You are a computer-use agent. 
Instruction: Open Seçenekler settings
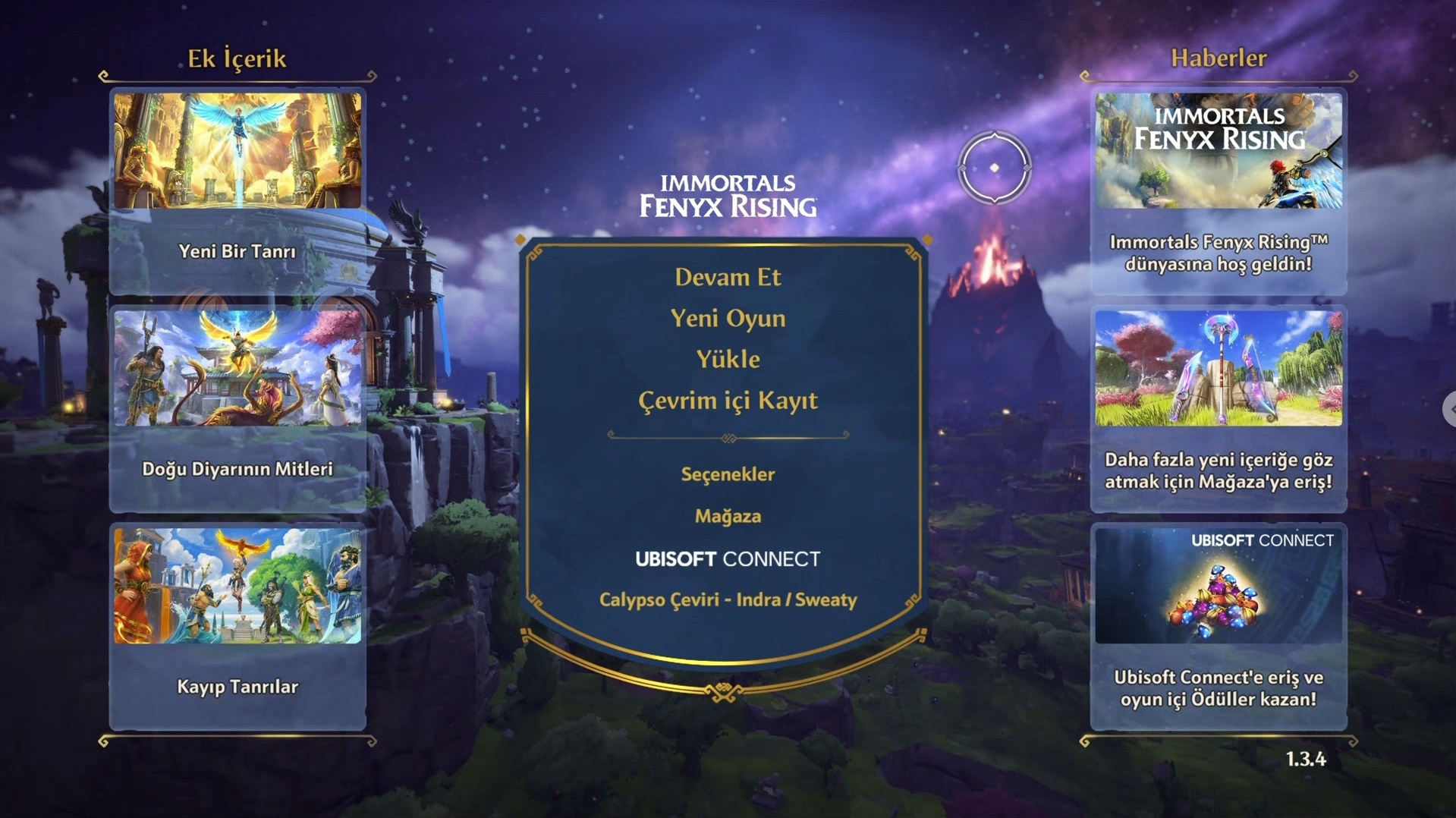coord(728,475)
